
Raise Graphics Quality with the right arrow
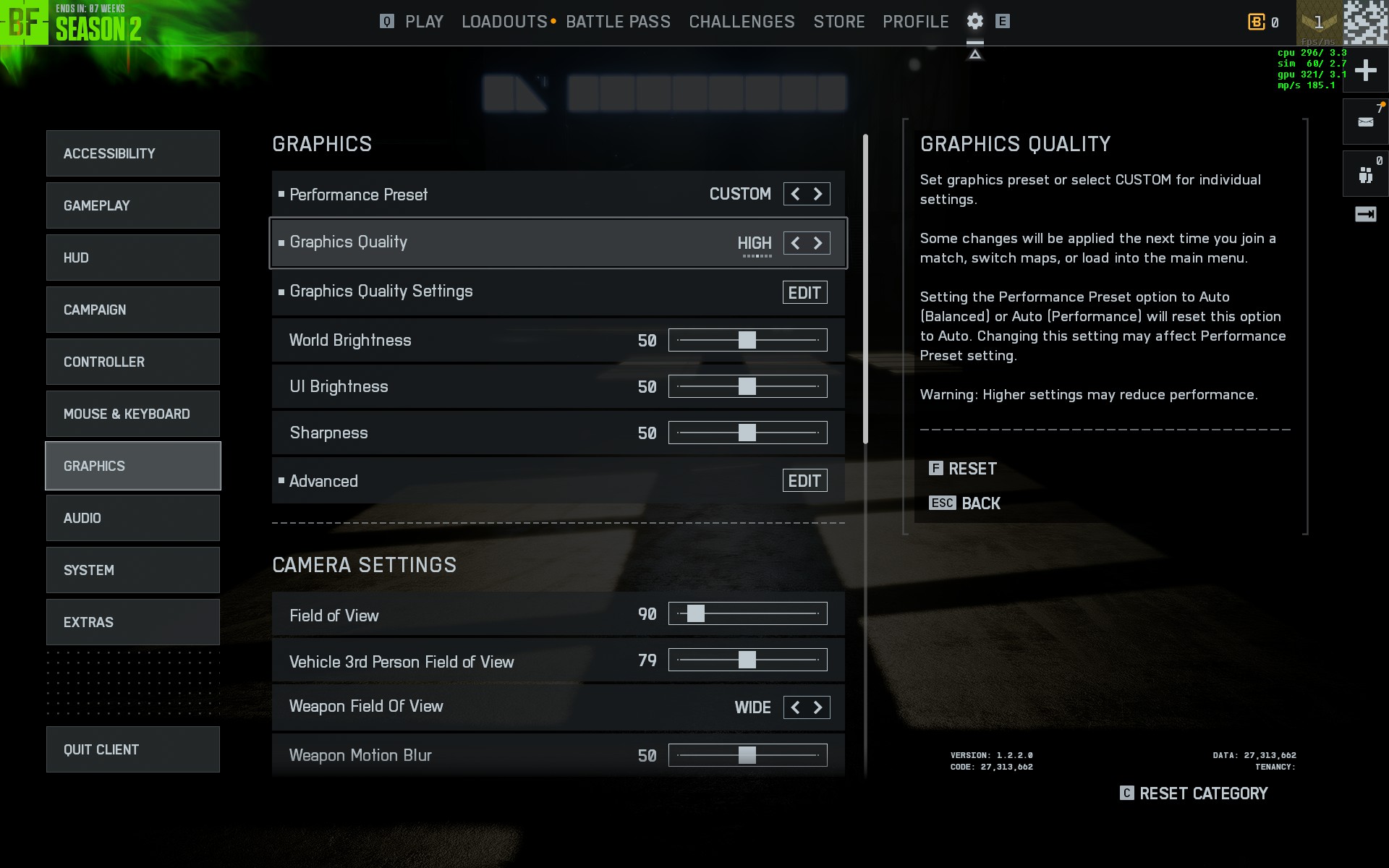pos(818,243)
